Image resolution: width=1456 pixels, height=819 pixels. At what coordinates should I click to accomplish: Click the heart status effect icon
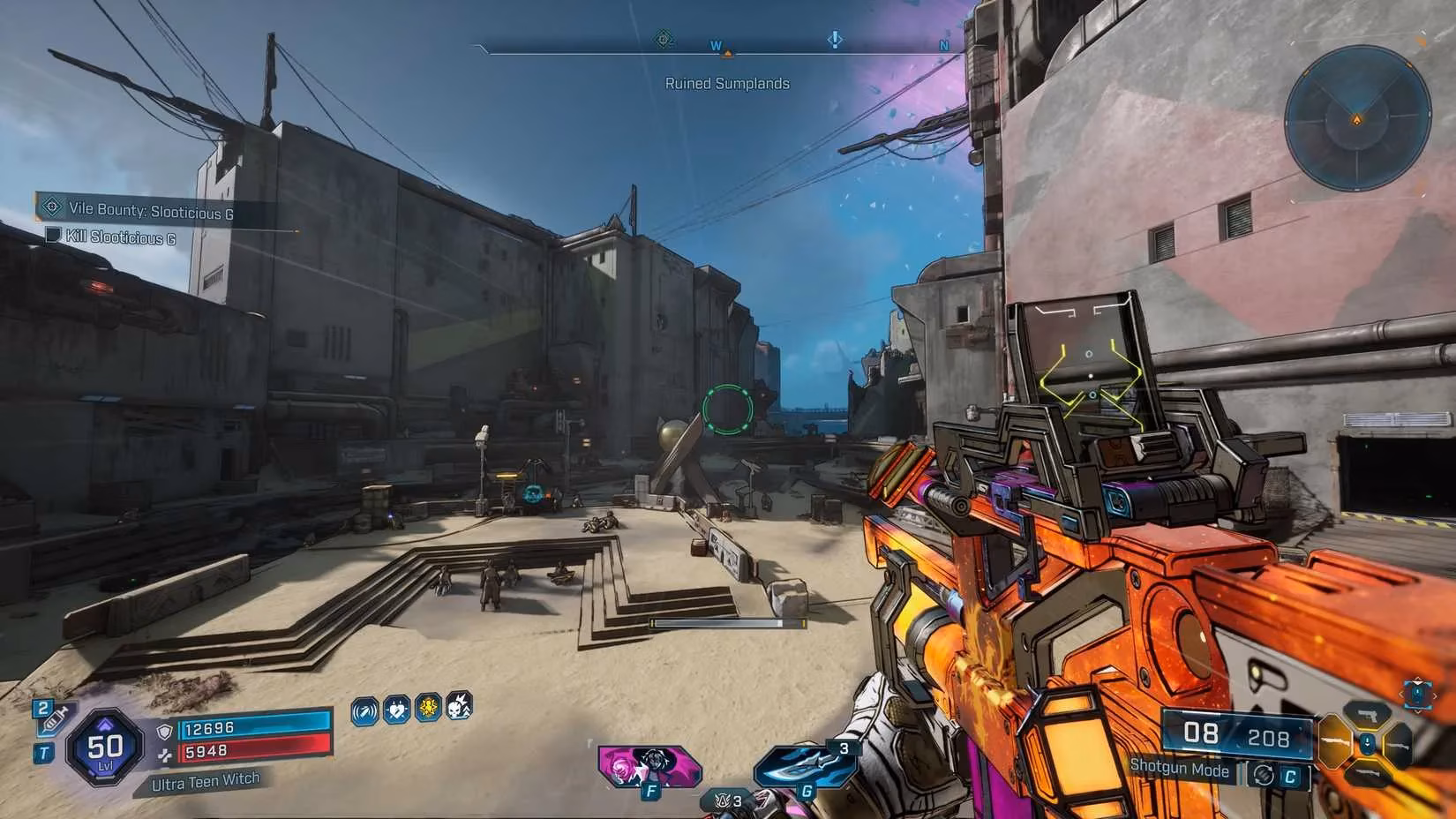395,710
